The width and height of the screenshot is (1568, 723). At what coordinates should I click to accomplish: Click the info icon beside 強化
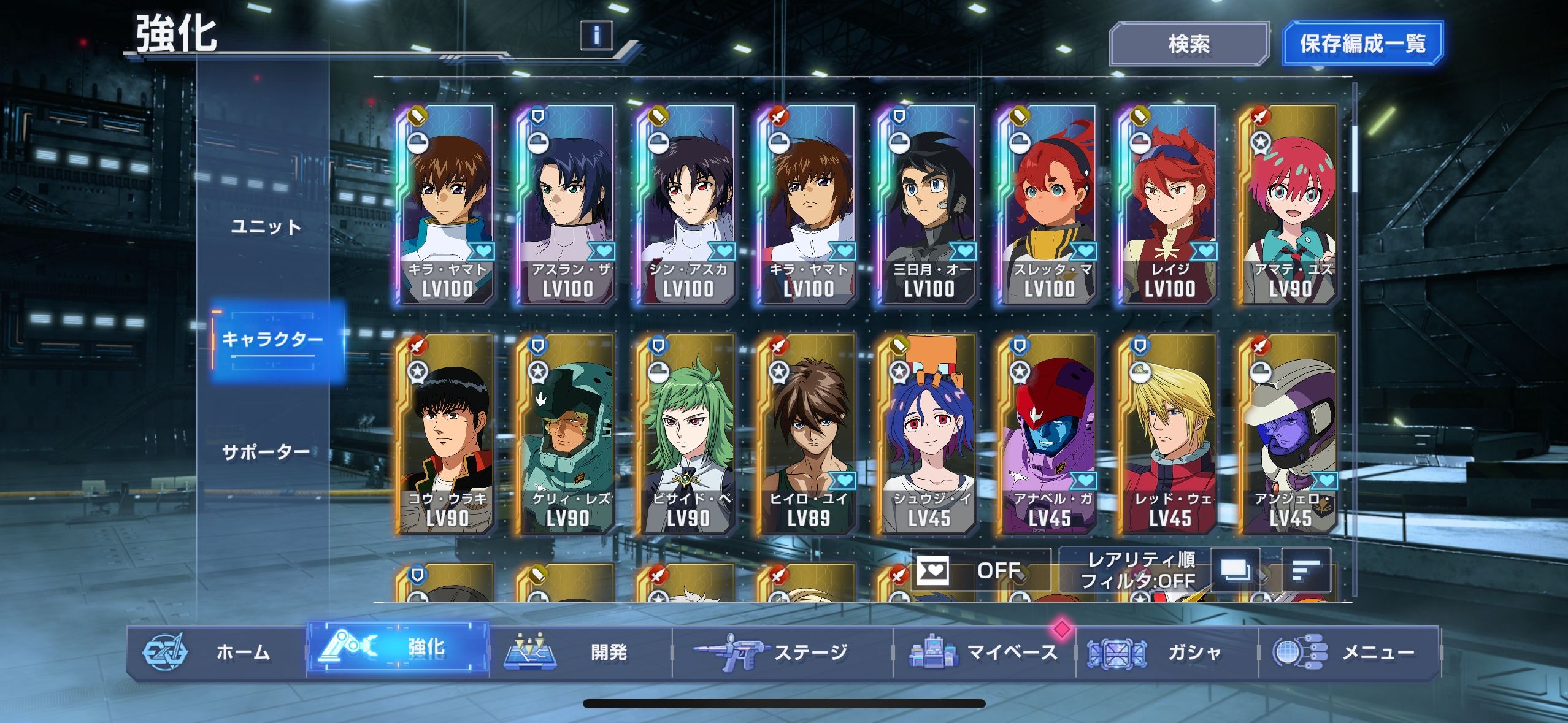(596, 35)
